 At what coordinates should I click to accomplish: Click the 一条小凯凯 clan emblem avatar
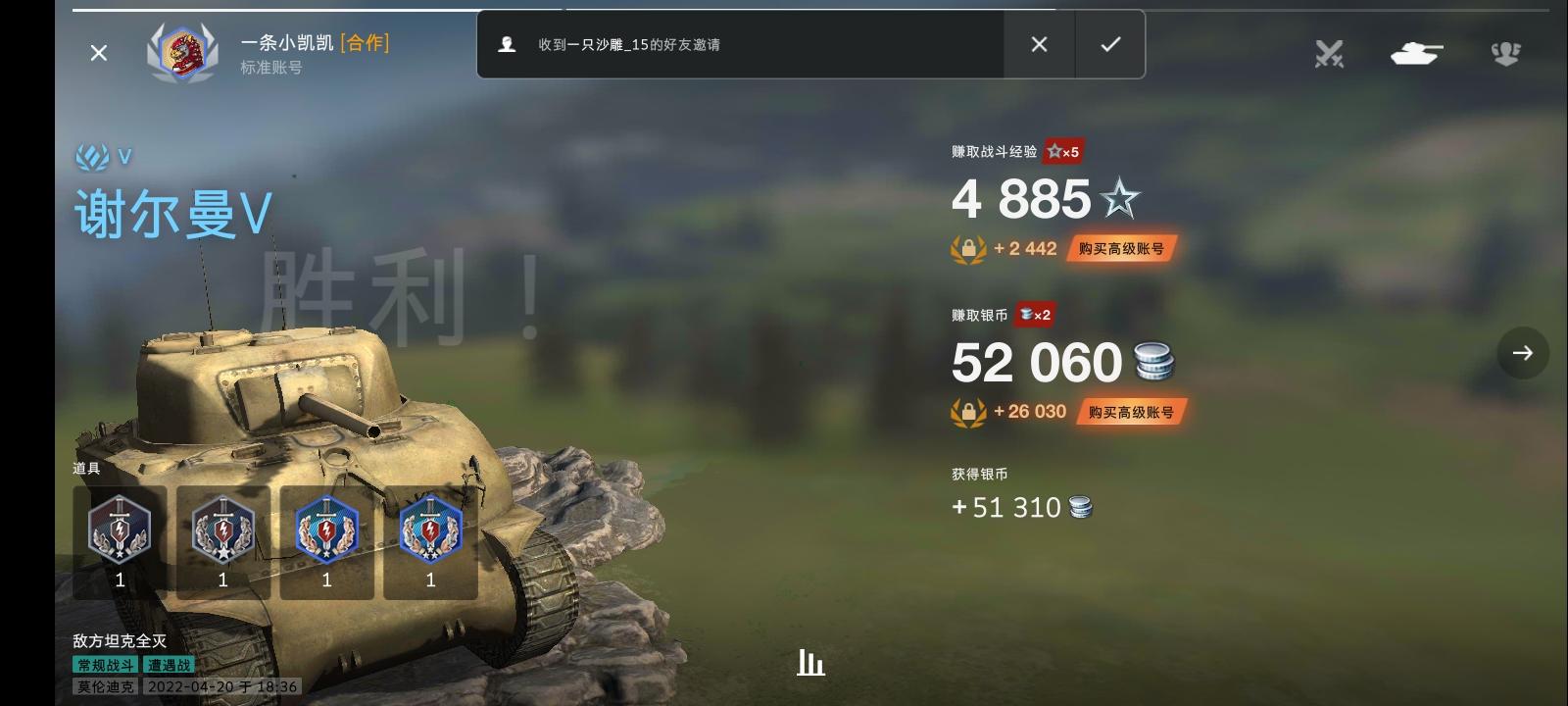click(x=182, y=53)
